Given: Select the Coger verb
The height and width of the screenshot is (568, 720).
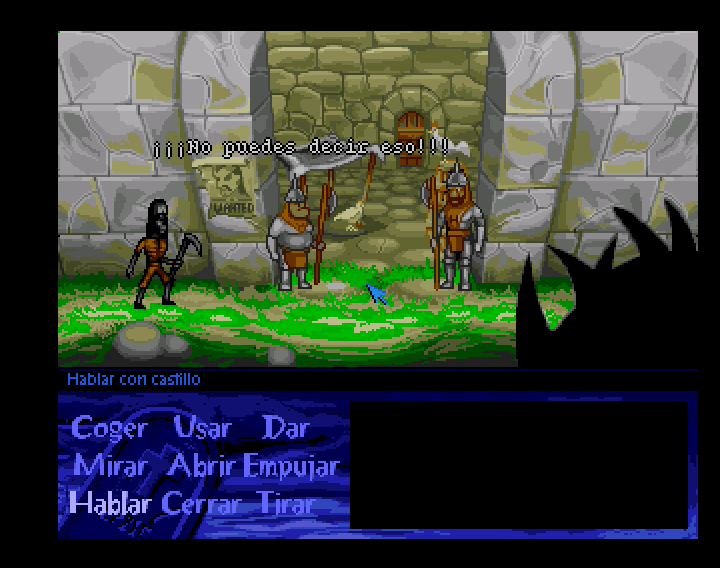Looking at the screenshot, I should point(109,429).
